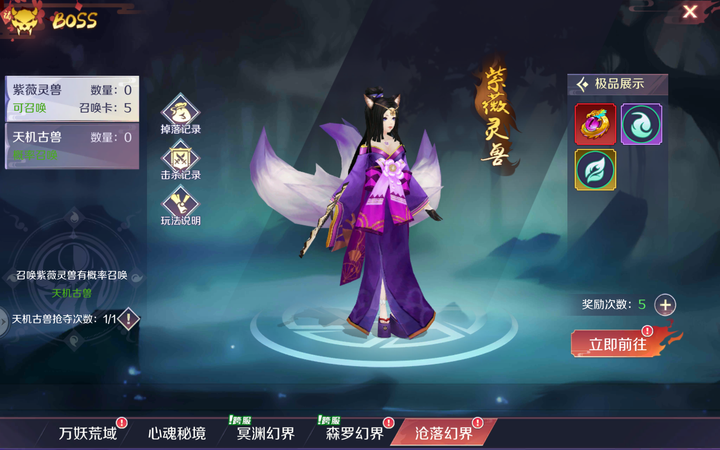This screenshot has height=450, width=720.
Task: Inspect the green feather reward item
Action: tap(595, 169)
